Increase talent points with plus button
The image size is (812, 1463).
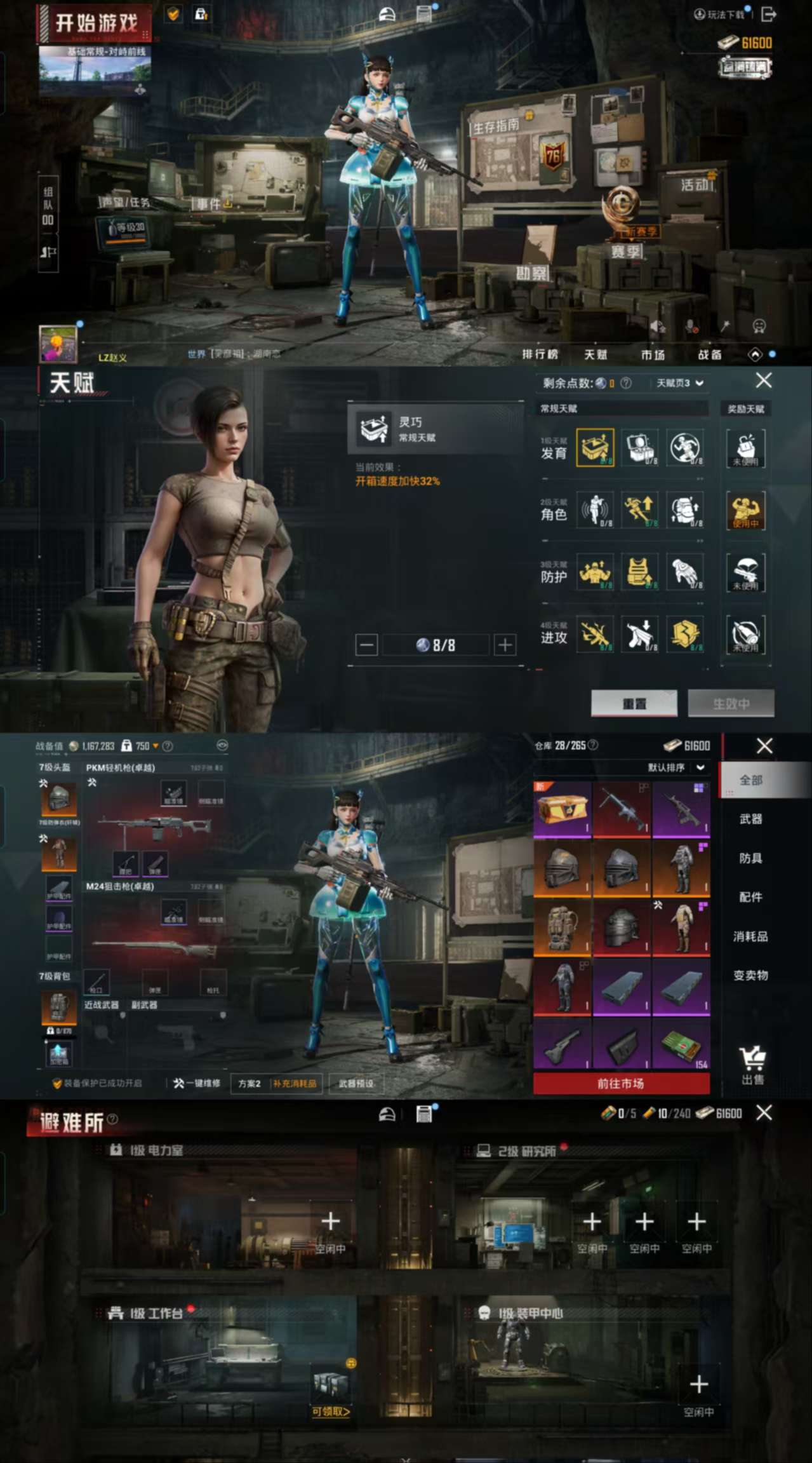(x=505, y=645)
